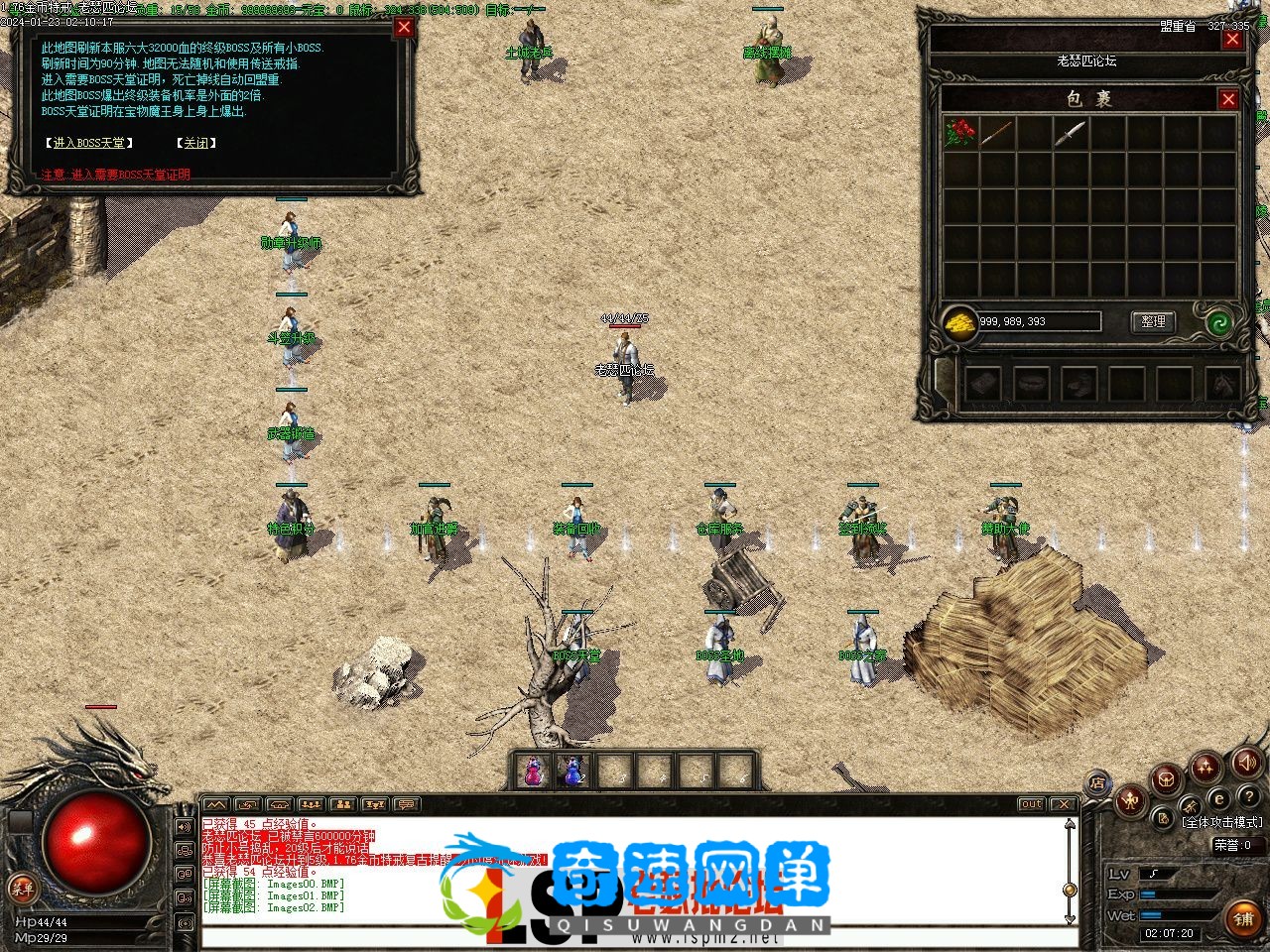
Task: Open the orange 铺 stall button
Action: (1243, 919)
